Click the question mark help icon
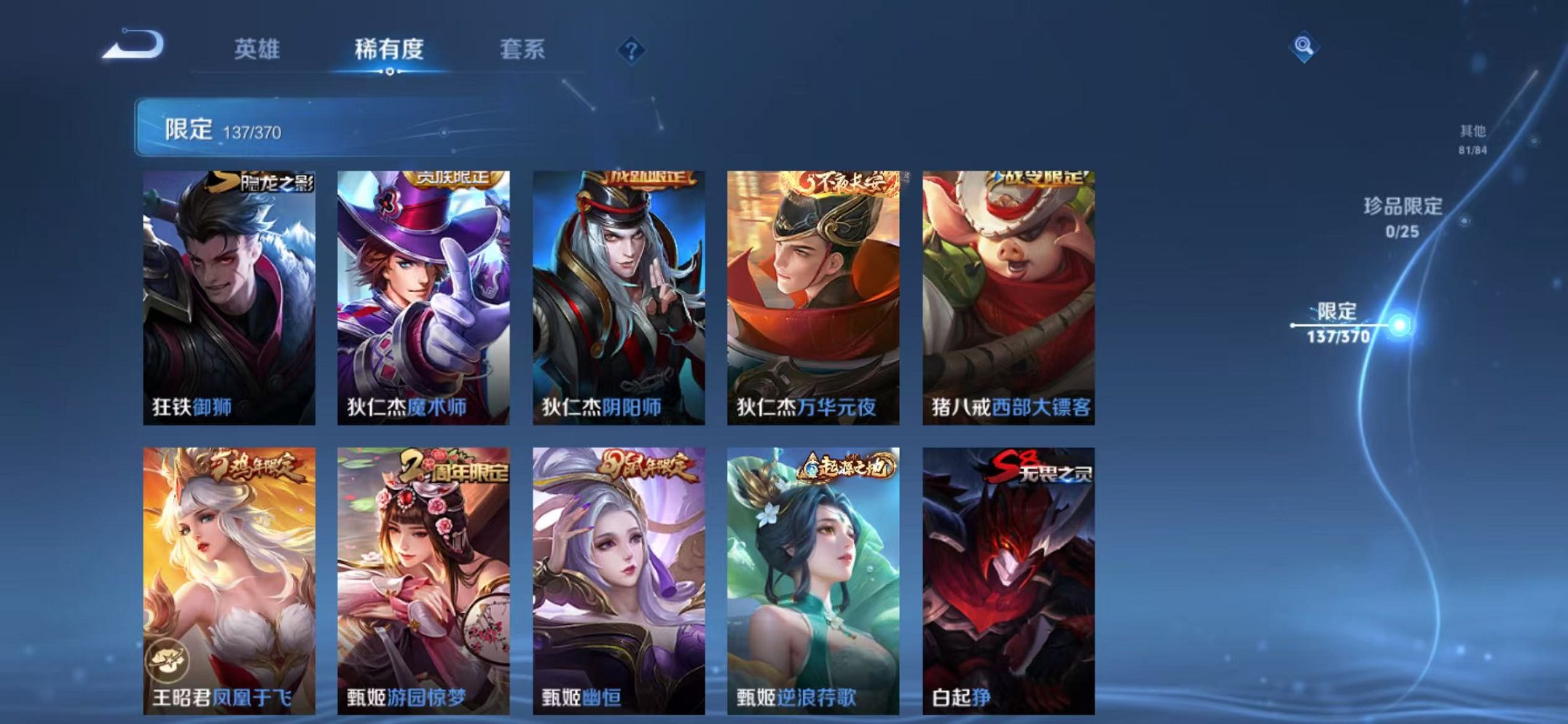 point(632,50)
